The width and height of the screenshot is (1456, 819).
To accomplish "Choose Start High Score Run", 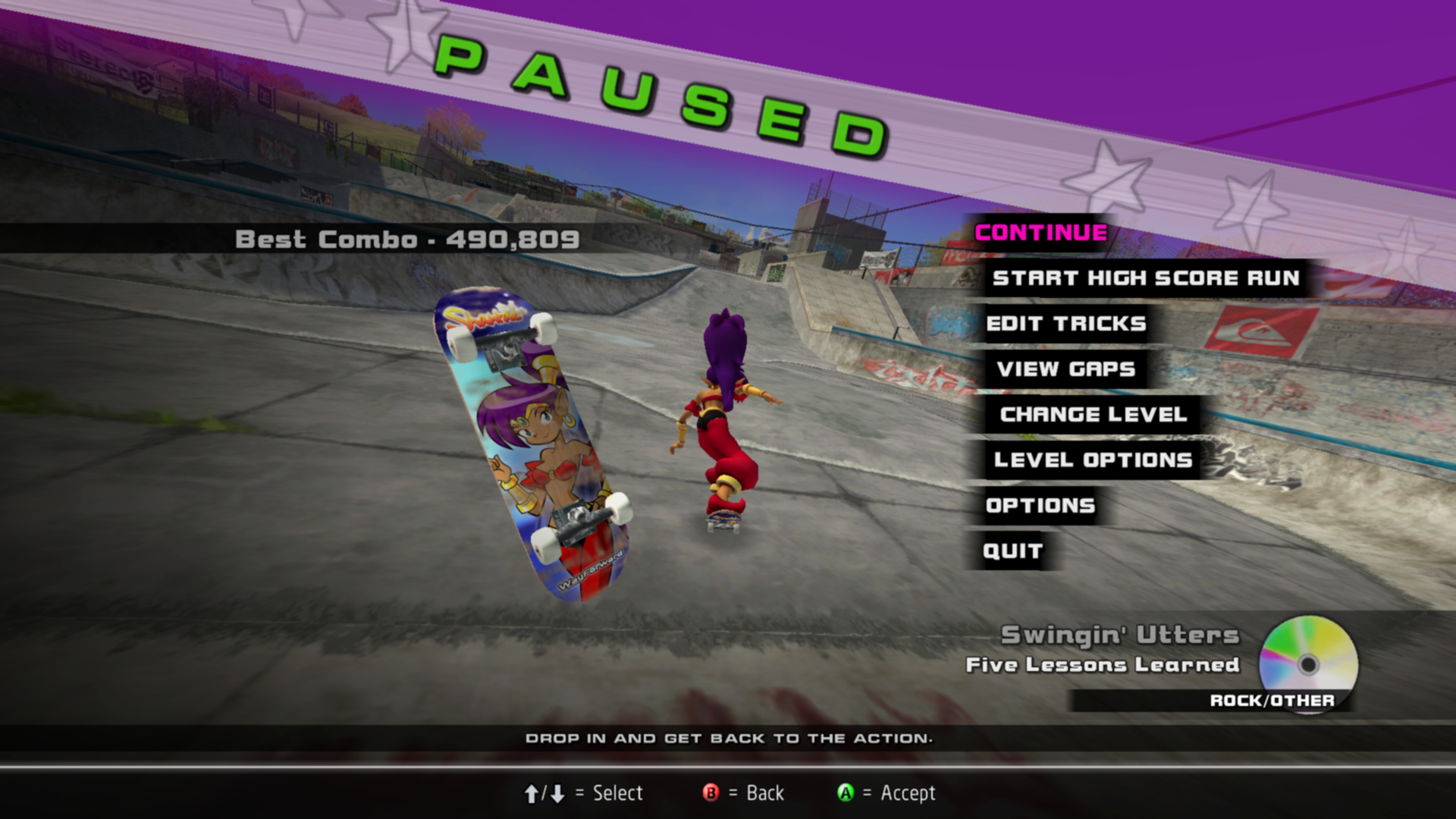I will coord(1145,278).
